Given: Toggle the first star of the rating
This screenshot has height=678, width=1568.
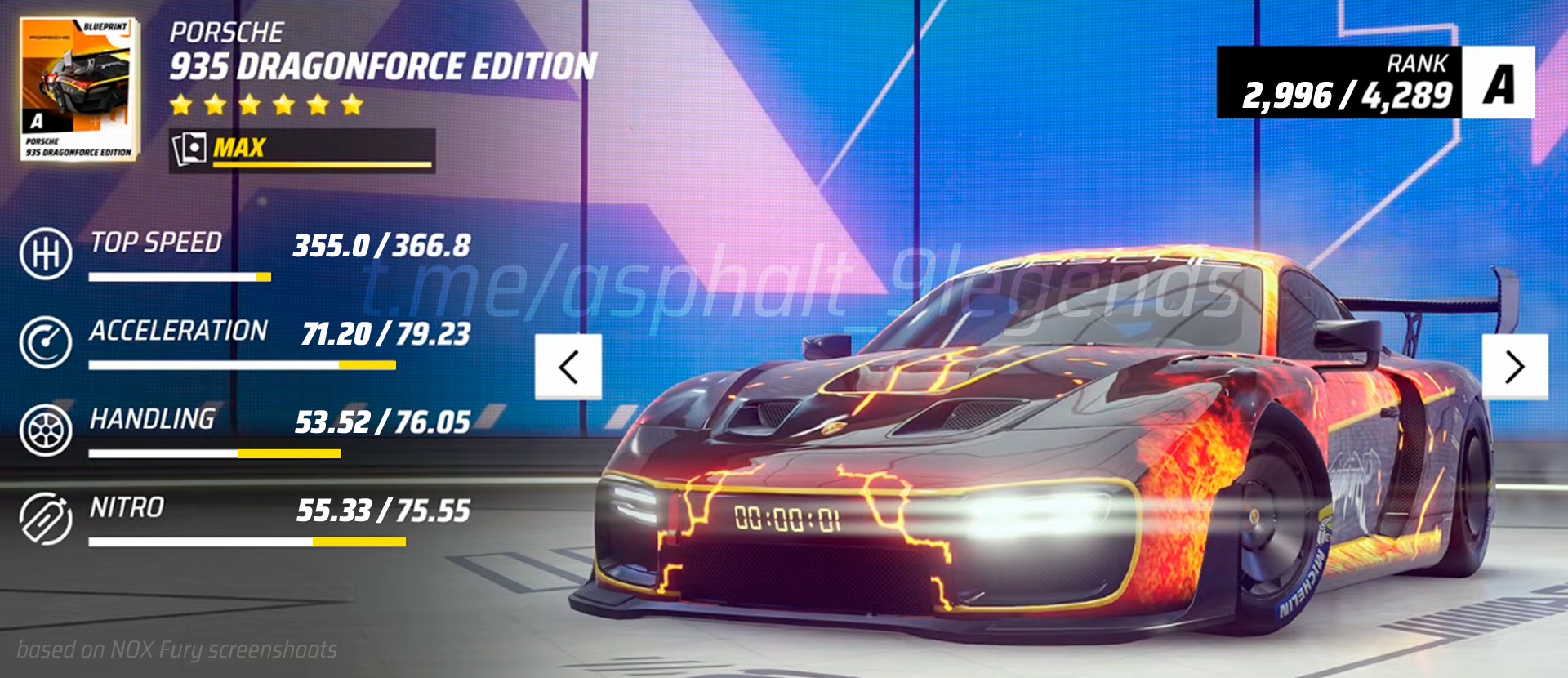Looking at the screenshot, I should pos(182,104).
